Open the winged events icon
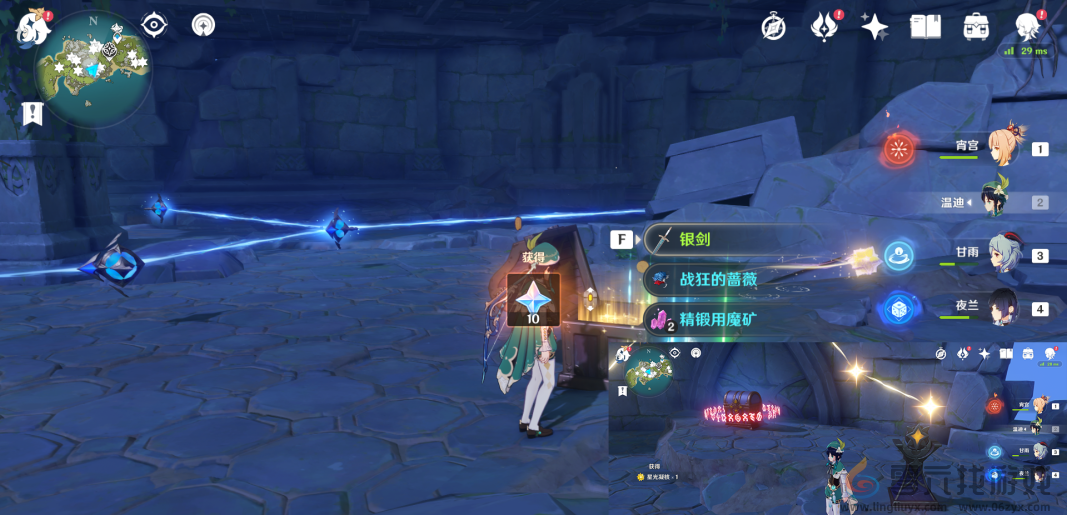This screenshot has width=1067, height=515. (824, 27)
